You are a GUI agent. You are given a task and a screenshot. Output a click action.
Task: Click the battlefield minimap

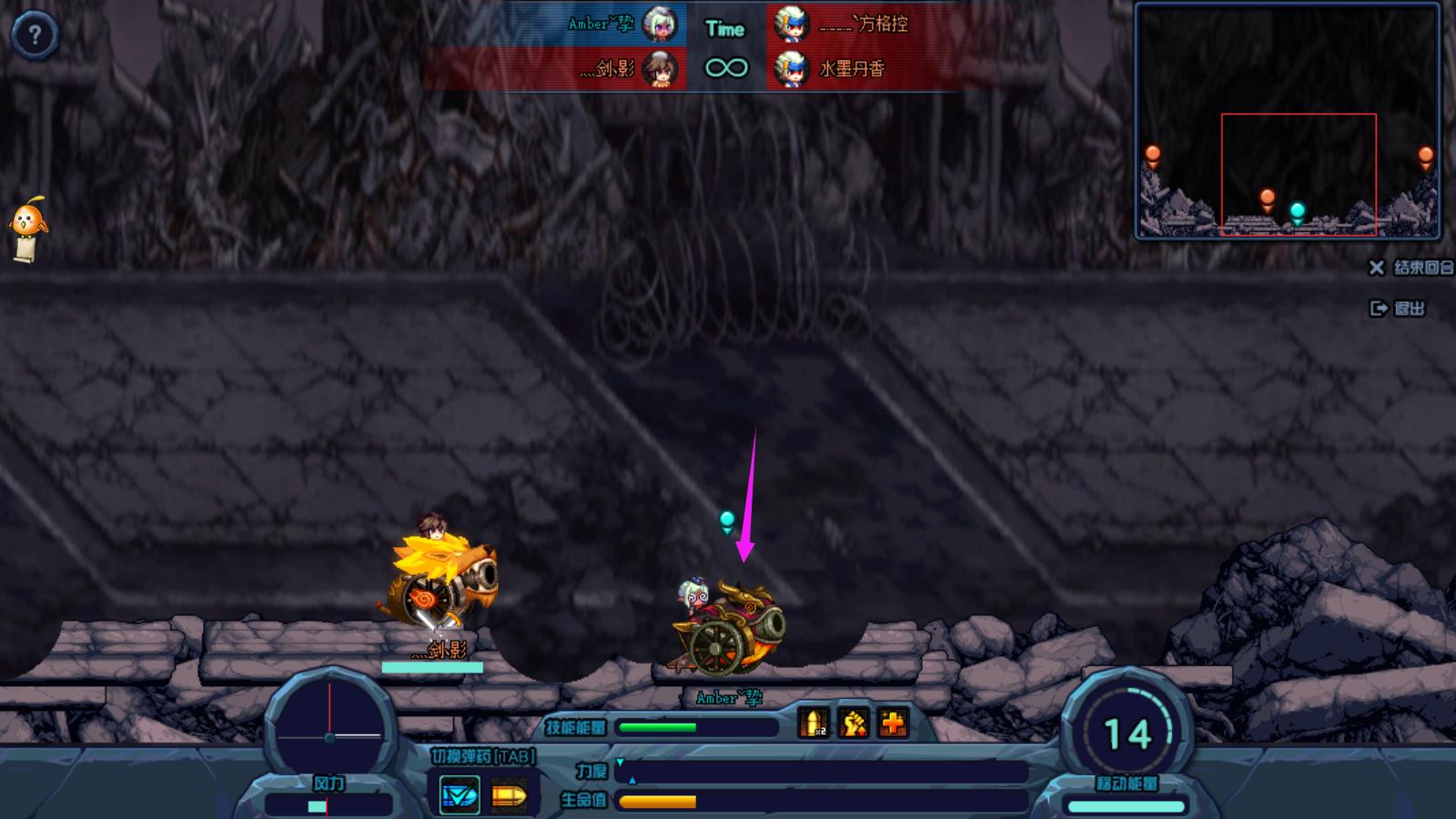(x=1287, y=121)
